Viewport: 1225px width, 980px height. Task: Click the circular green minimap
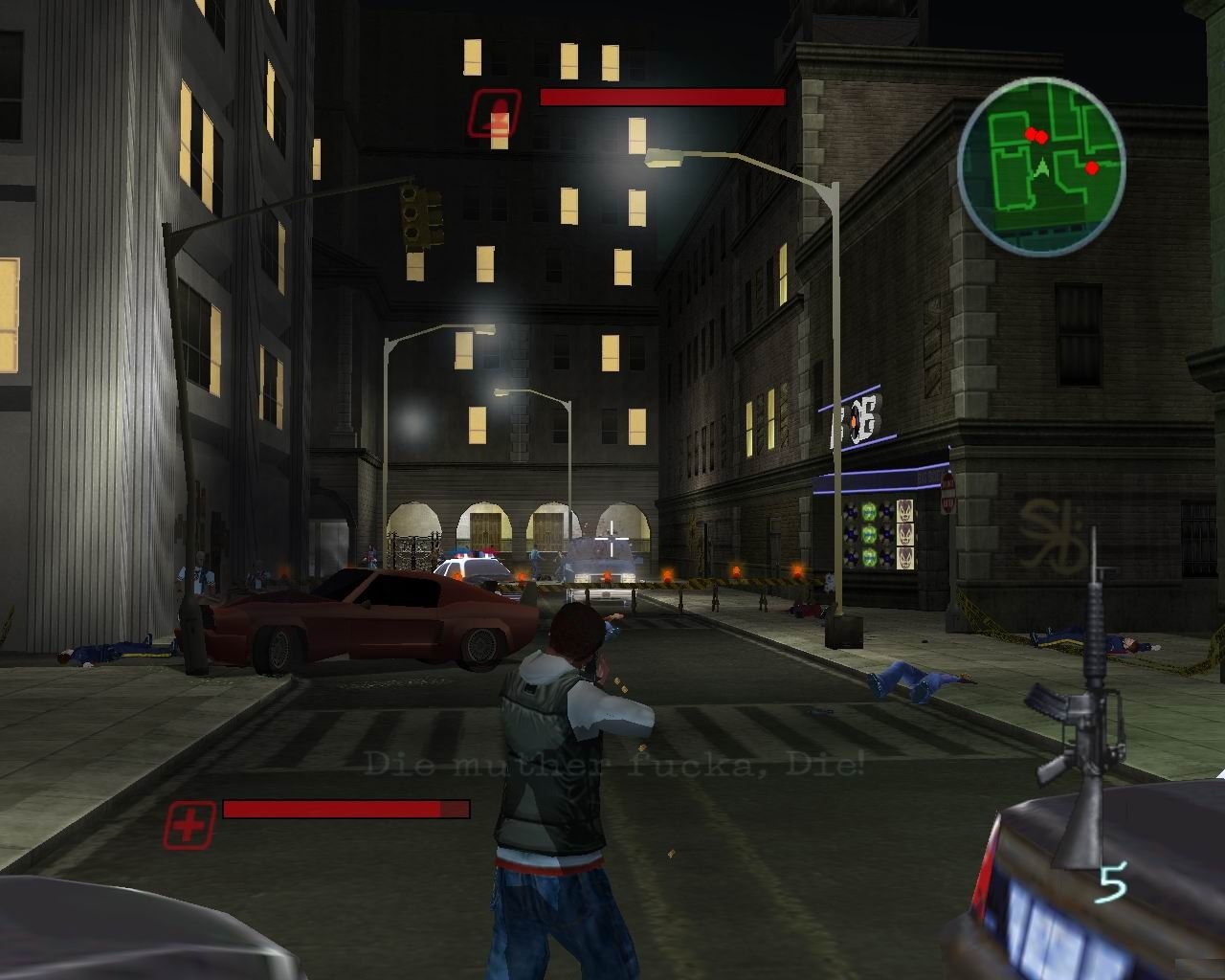(1041, 167)
